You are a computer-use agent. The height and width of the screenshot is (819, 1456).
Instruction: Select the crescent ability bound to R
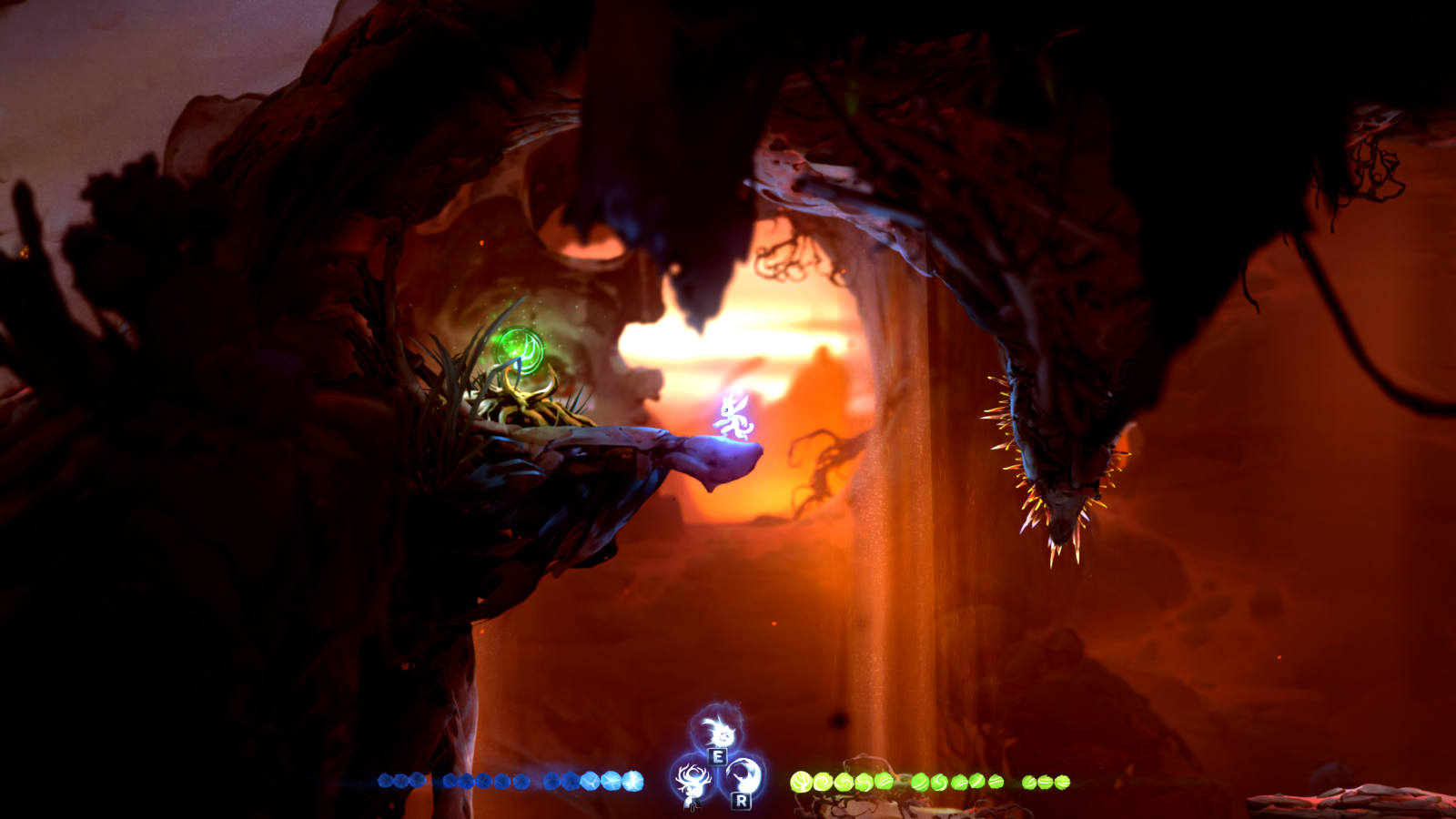click(x=744, y=779)
